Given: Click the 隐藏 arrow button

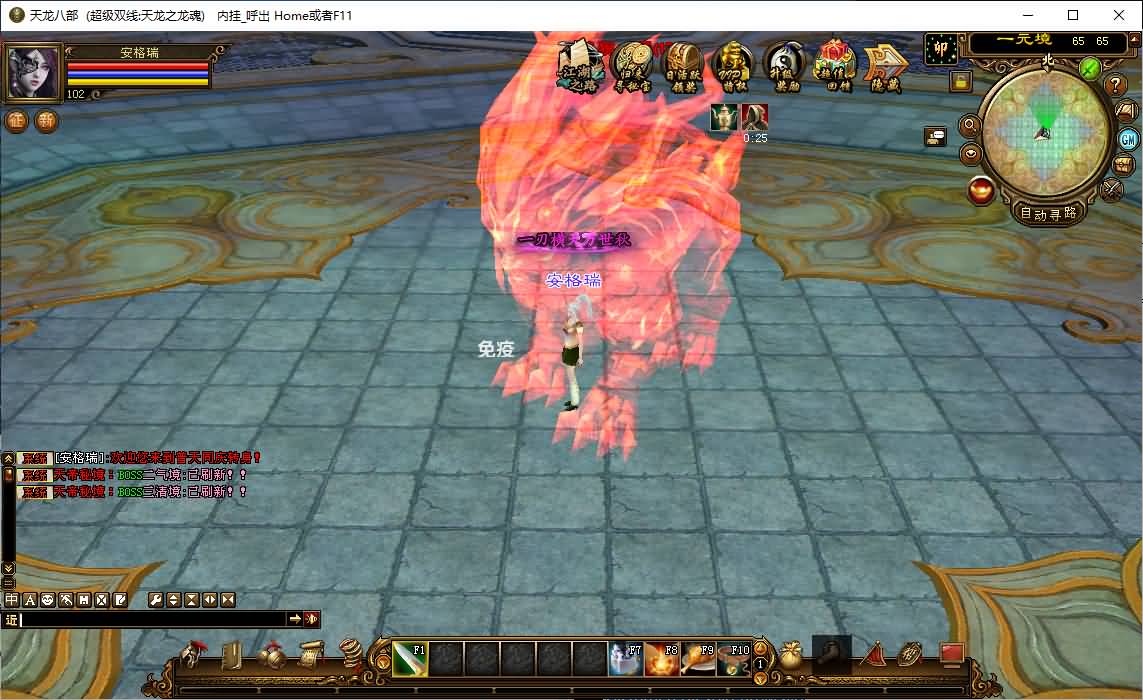Looking at the screenshot, I should (885, 67).
